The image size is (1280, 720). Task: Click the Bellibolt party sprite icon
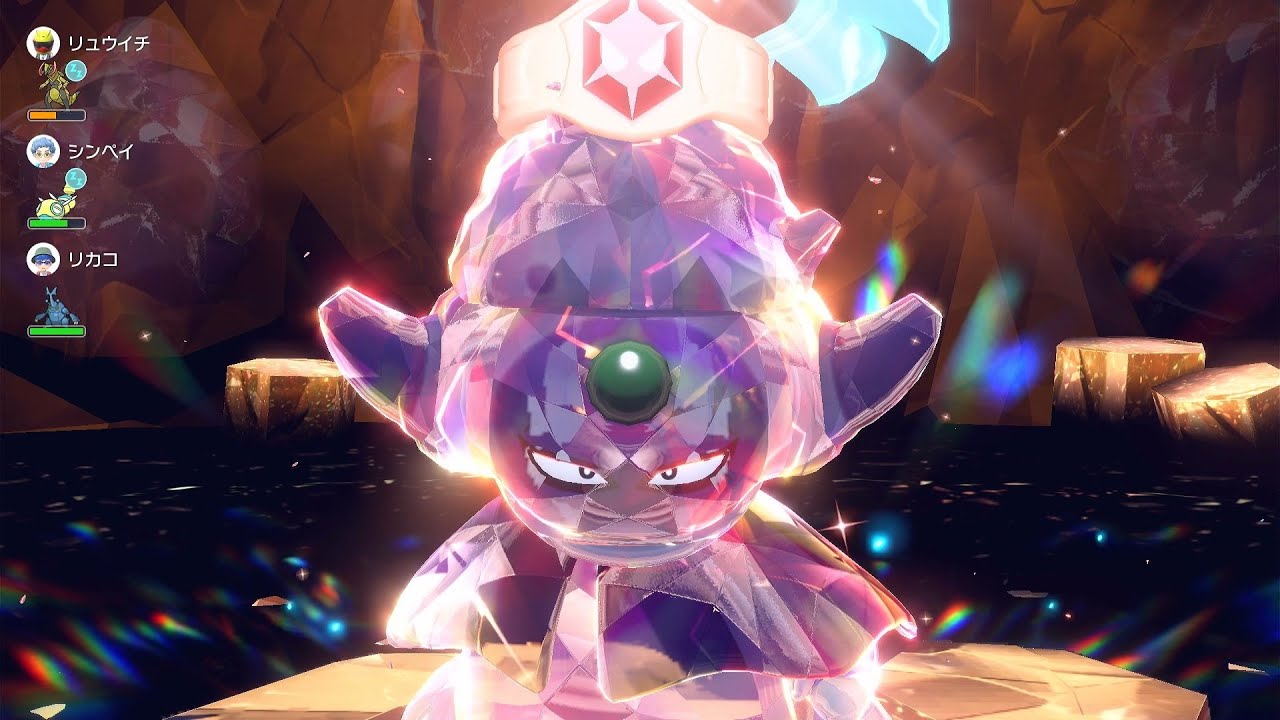point(53,204)
